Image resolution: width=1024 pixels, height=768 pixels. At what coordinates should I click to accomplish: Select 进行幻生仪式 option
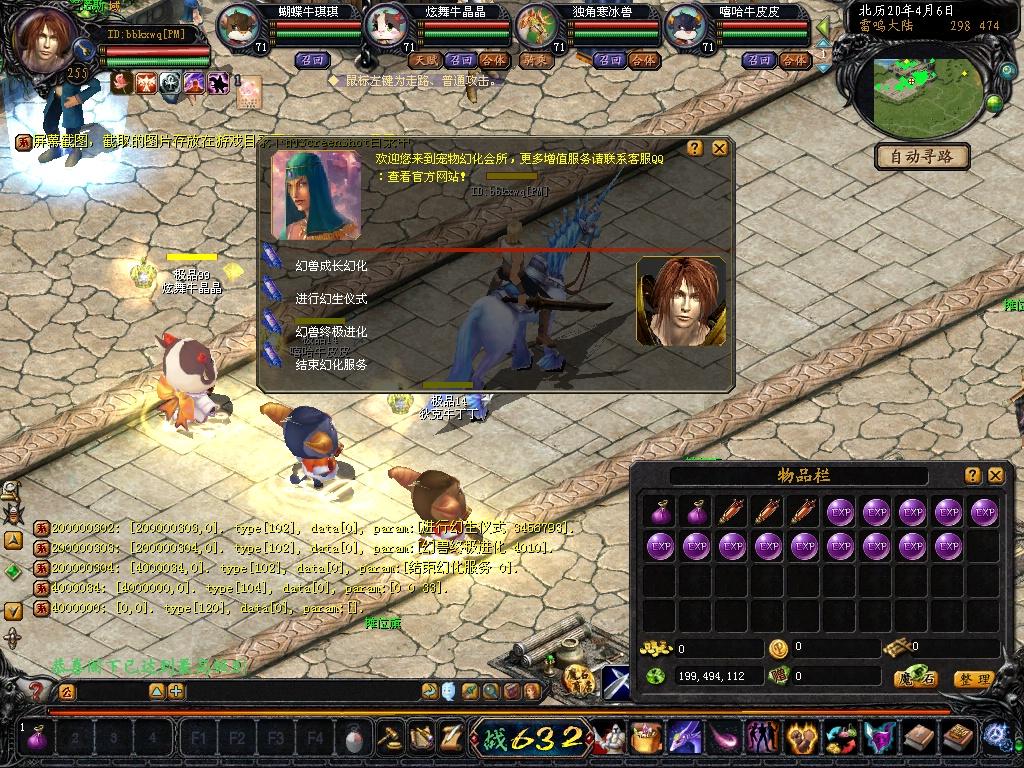(x=331, y=299)
